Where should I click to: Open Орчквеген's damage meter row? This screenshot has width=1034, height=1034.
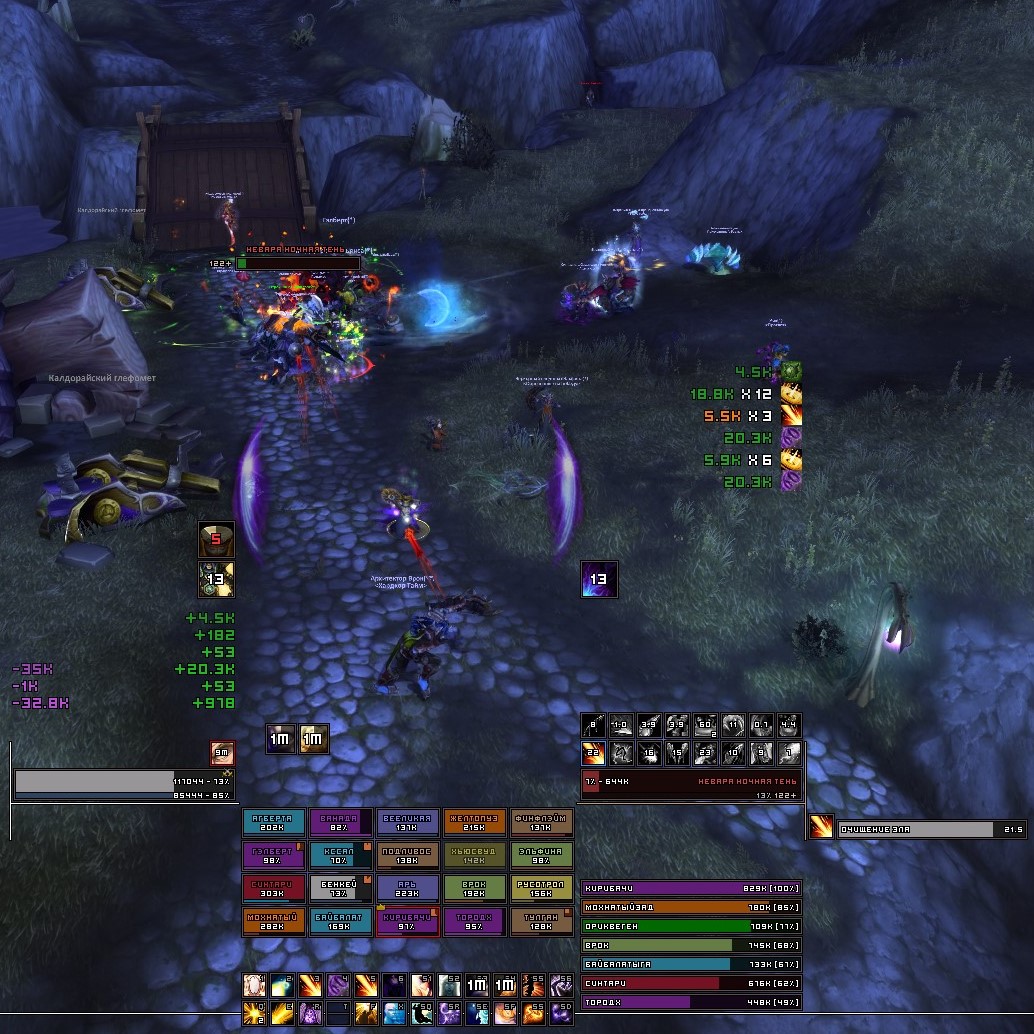pos(691,927)
